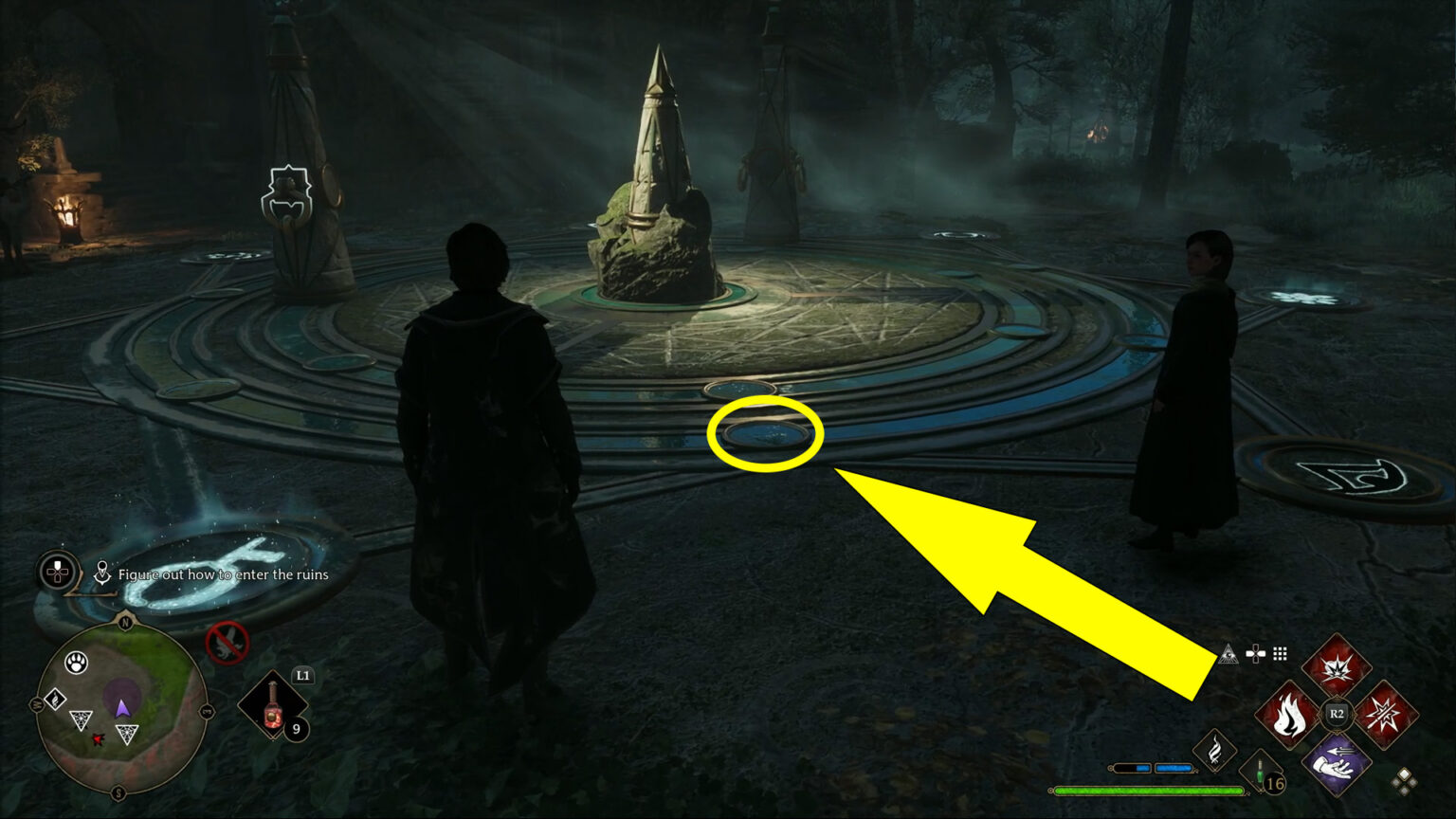Toggle the crossed-out eagle flight indicator
Viewport: 1456px width, 819px height.
click(226, 643)
